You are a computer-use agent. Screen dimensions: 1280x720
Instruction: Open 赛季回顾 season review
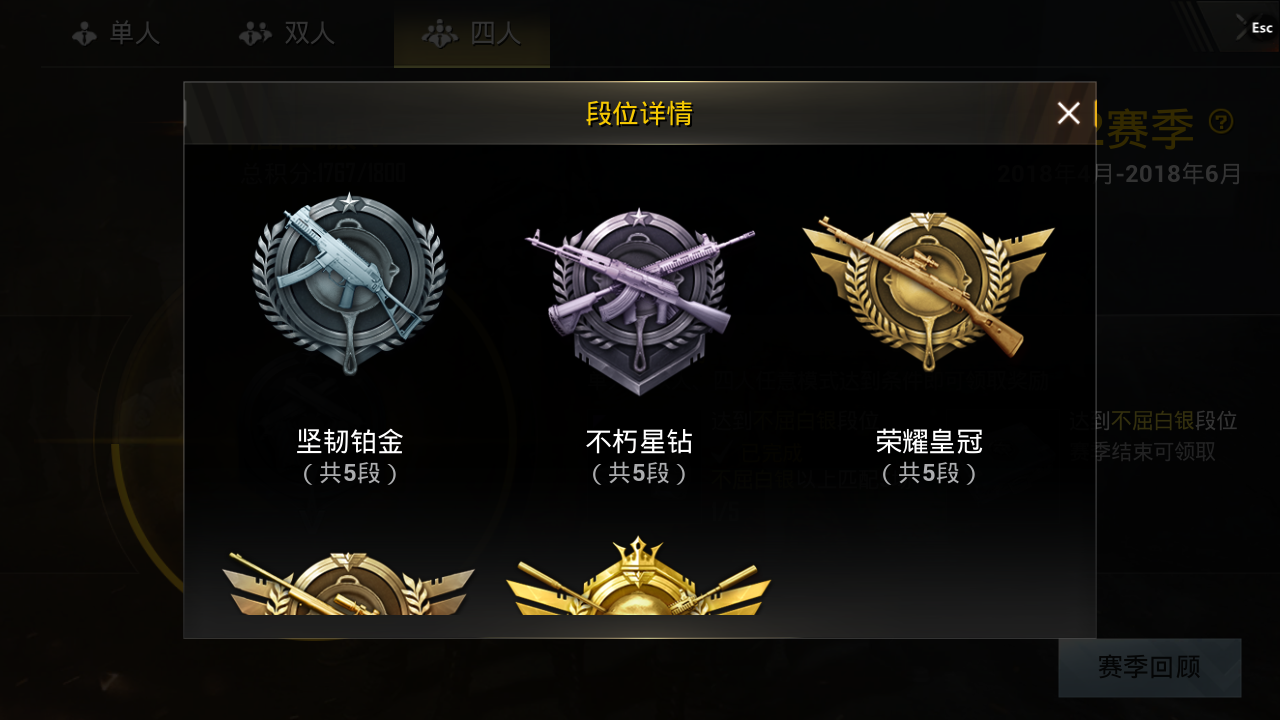(x=1148, y=667)
